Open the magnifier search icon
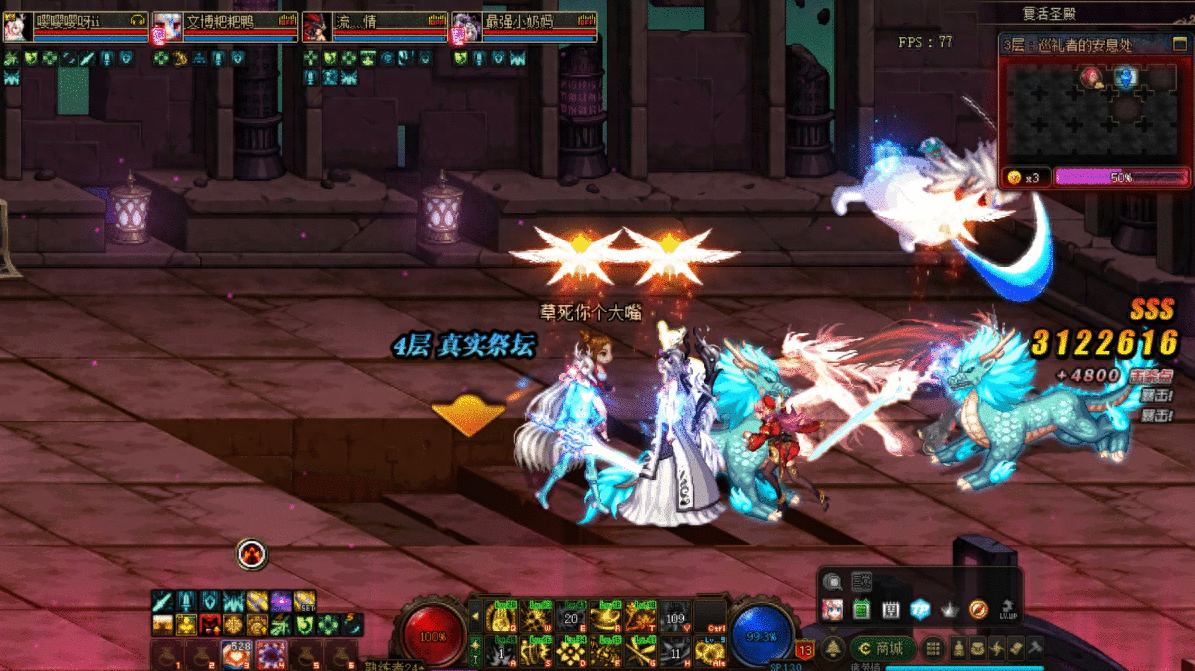Viewport: 1195px width, 671px height. 832,582
